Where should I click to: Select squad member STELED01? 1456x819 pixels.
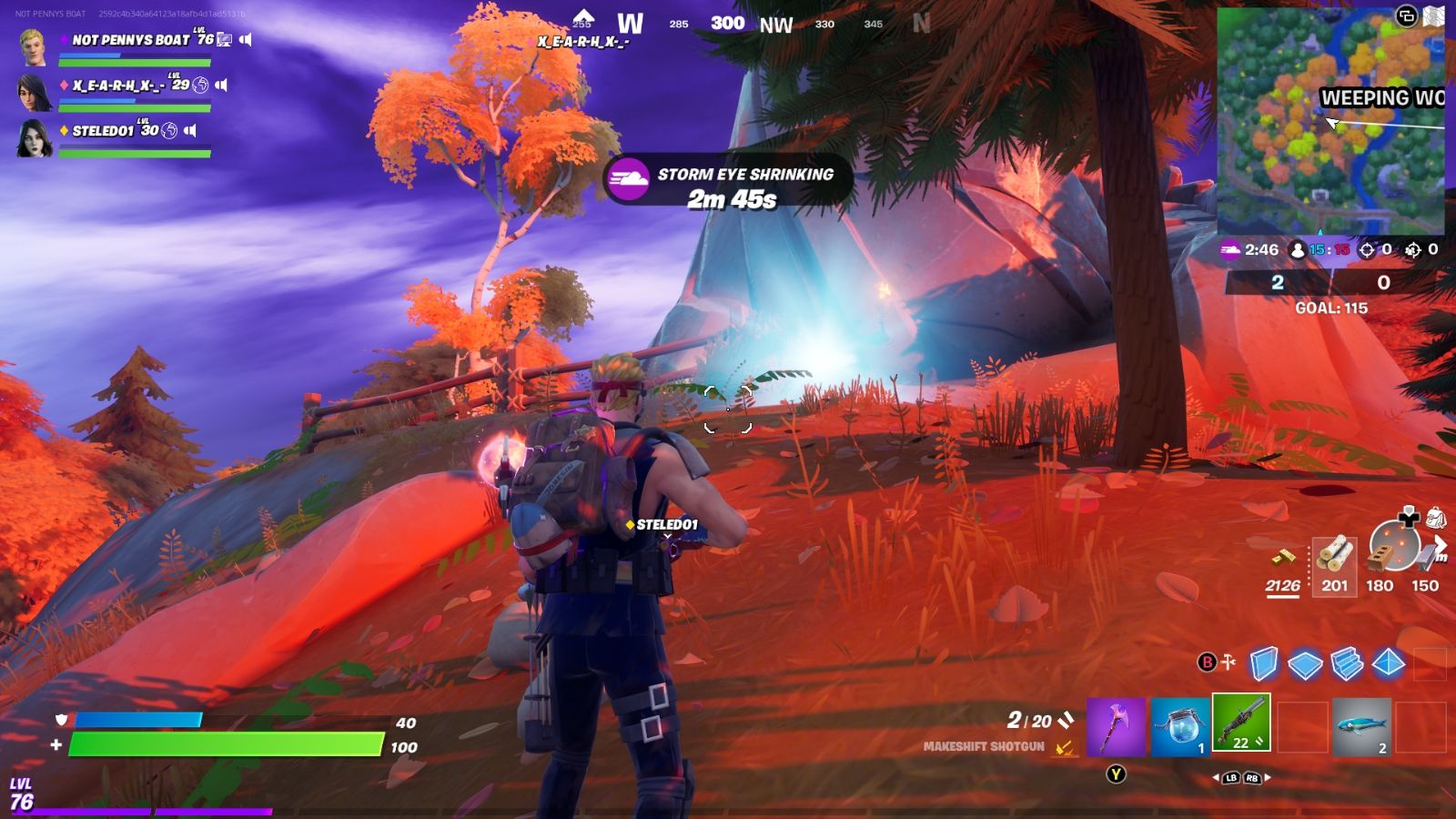[x=103, y=131]
